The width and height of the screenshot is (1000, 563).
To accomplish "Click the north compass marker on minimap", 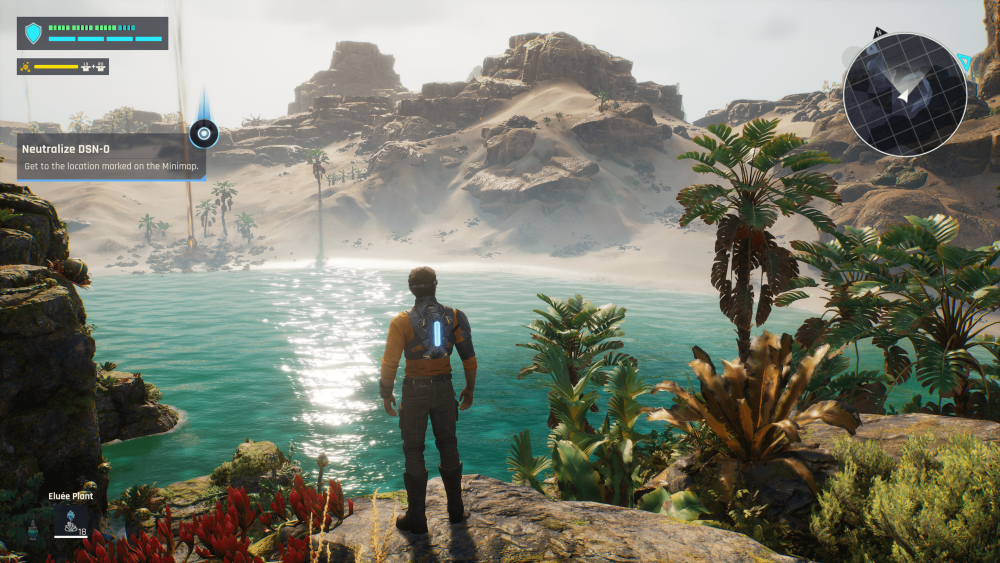I will [x=878, y=34].
